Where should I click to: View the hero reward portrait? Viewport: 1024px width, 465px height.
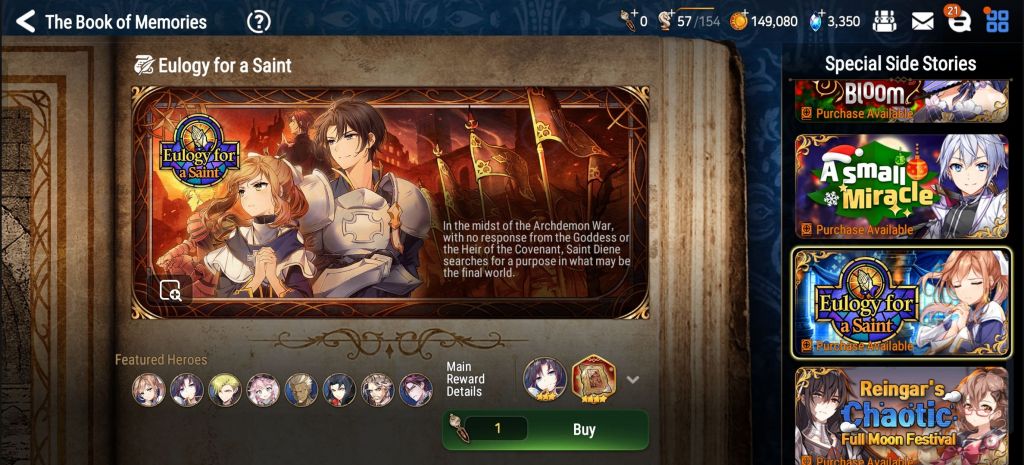(545, 379)
